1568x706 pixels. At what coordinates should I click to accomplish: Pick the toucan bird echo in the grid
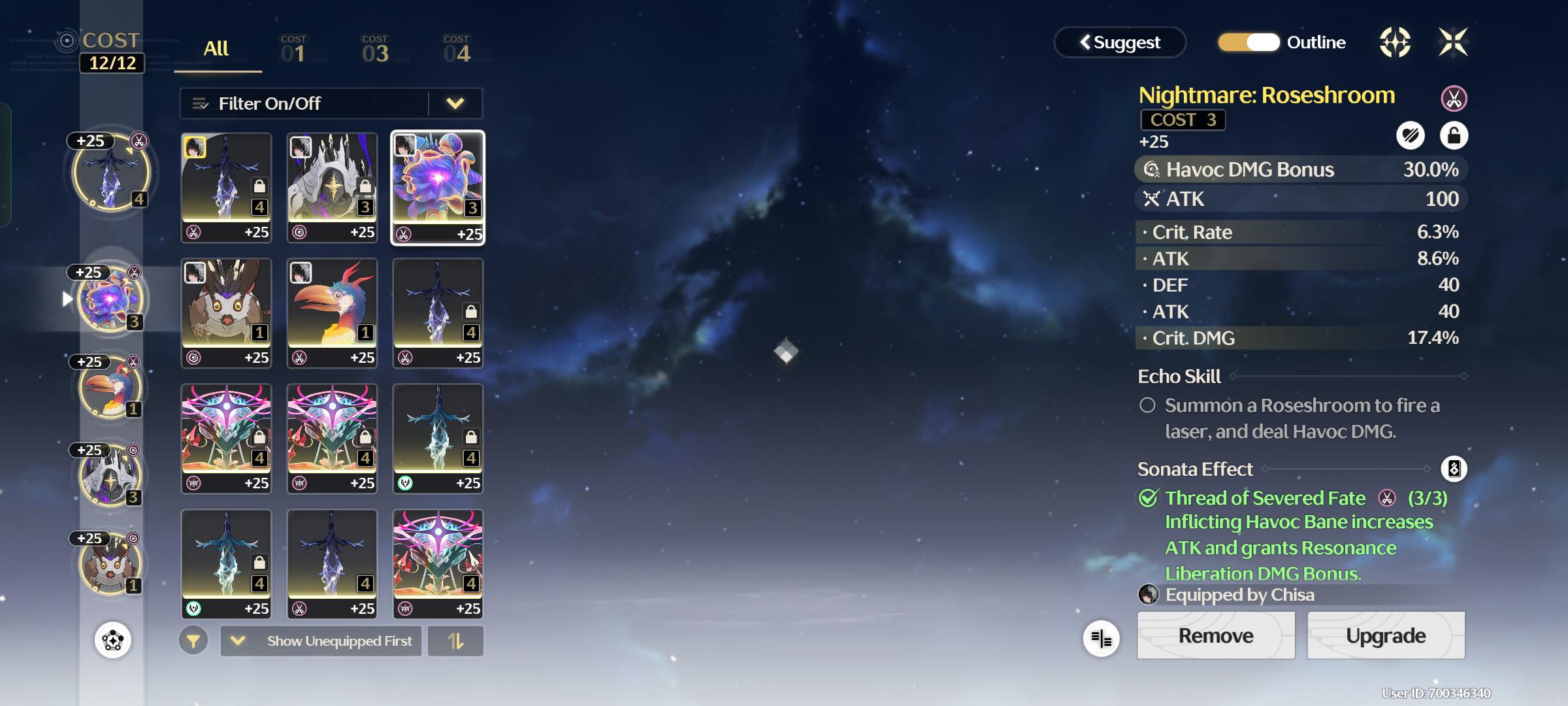332,312
